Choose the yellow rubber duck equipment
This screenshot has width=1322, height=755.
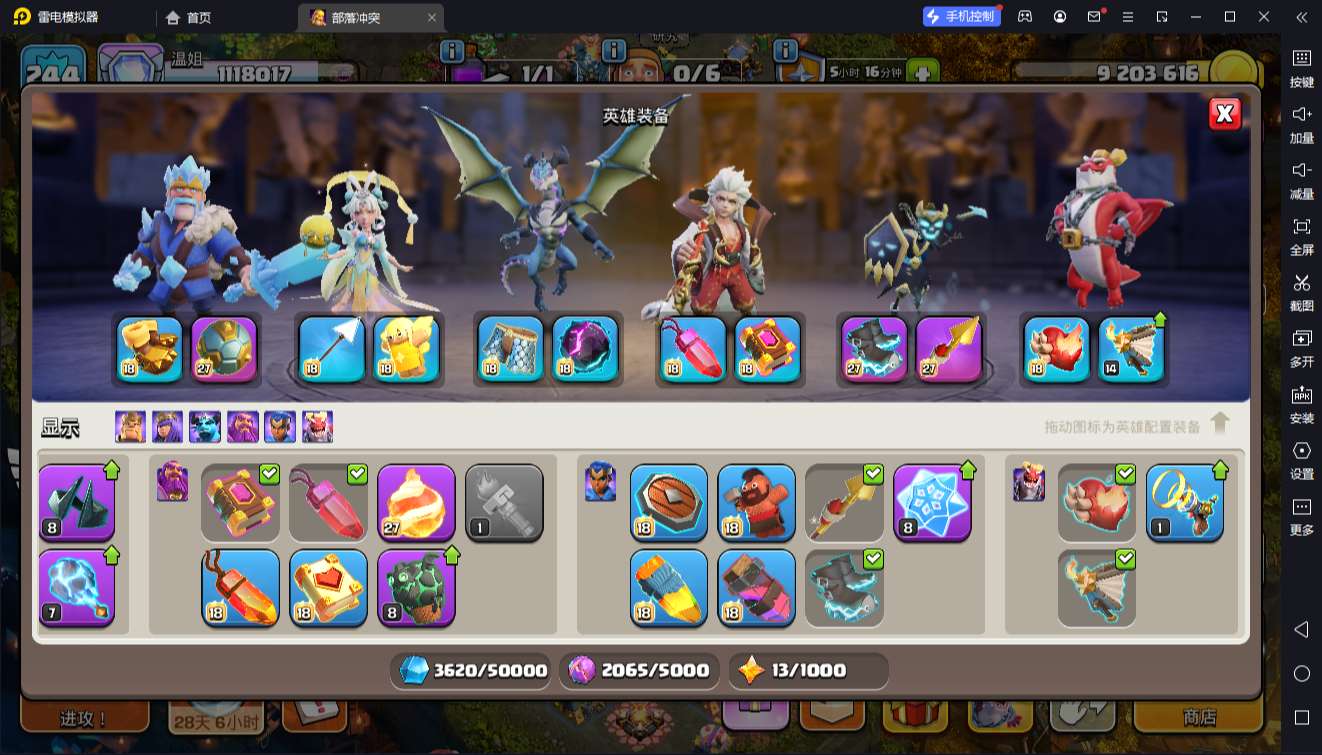click(407, 349)
